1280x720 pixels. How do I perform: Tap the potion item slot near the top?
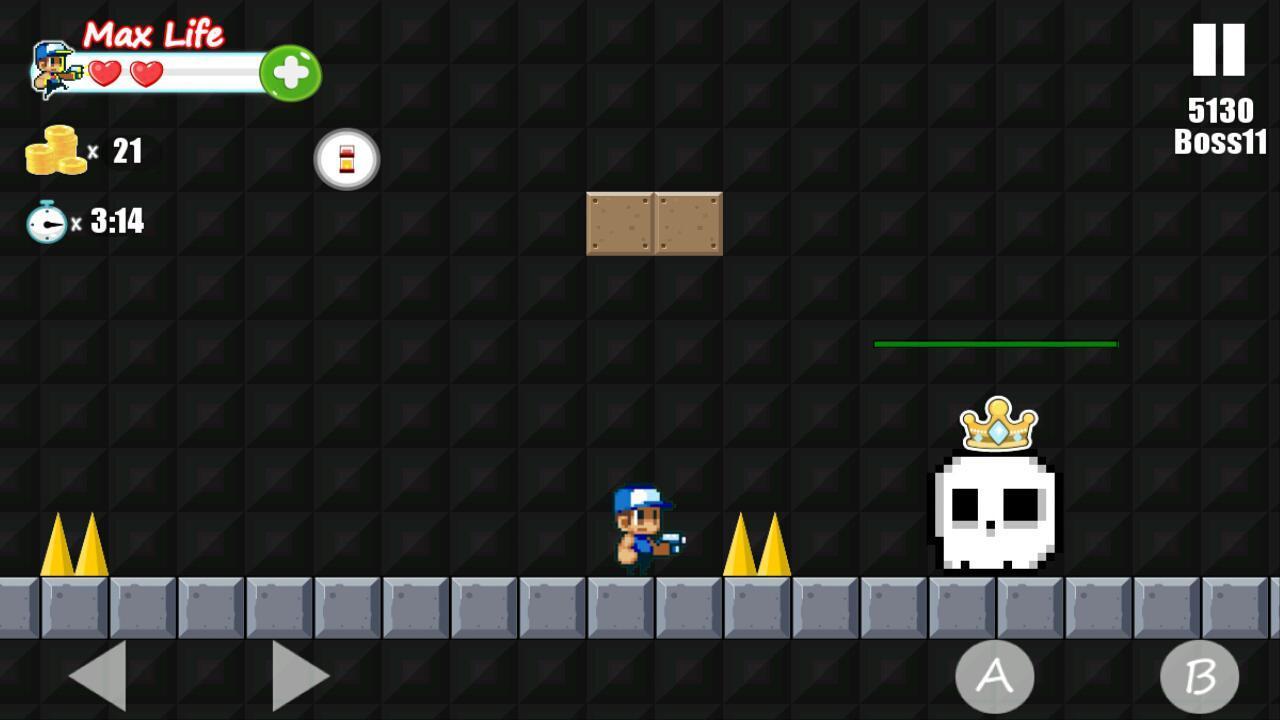[347, 158]
